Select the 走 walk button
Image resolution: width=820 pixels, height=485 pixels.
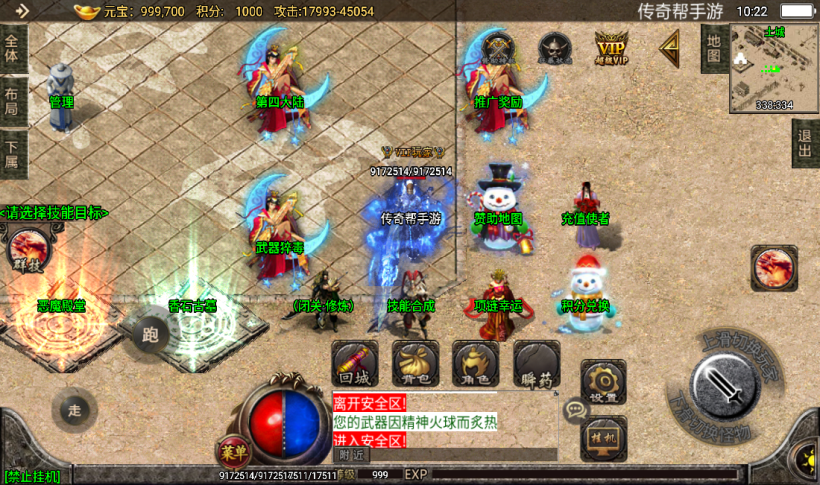tap(75, 410)
